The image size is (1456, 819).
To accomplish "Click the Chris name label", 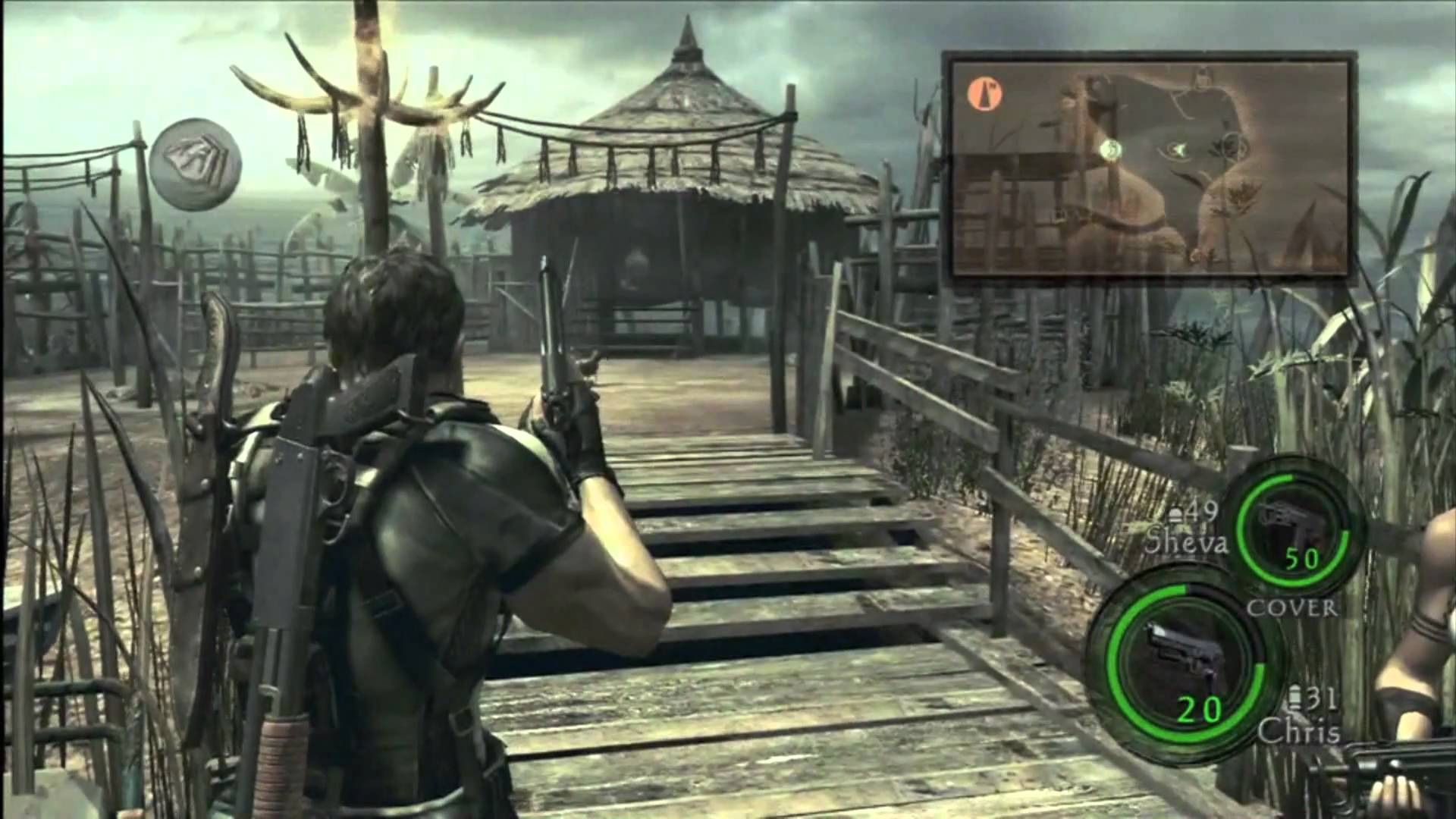I will 1298,730.
